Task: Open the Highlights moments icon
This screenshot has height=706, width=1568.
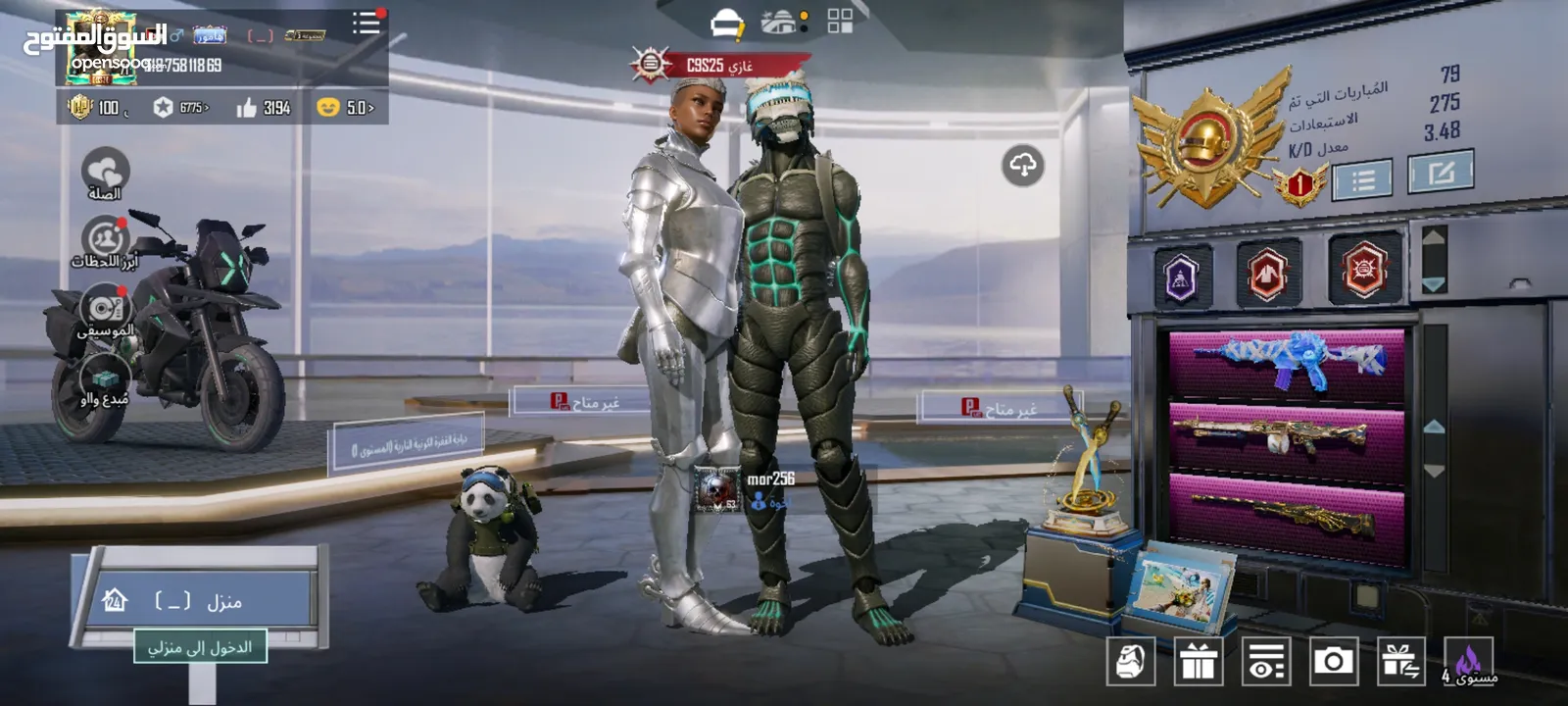Action: 105,243
